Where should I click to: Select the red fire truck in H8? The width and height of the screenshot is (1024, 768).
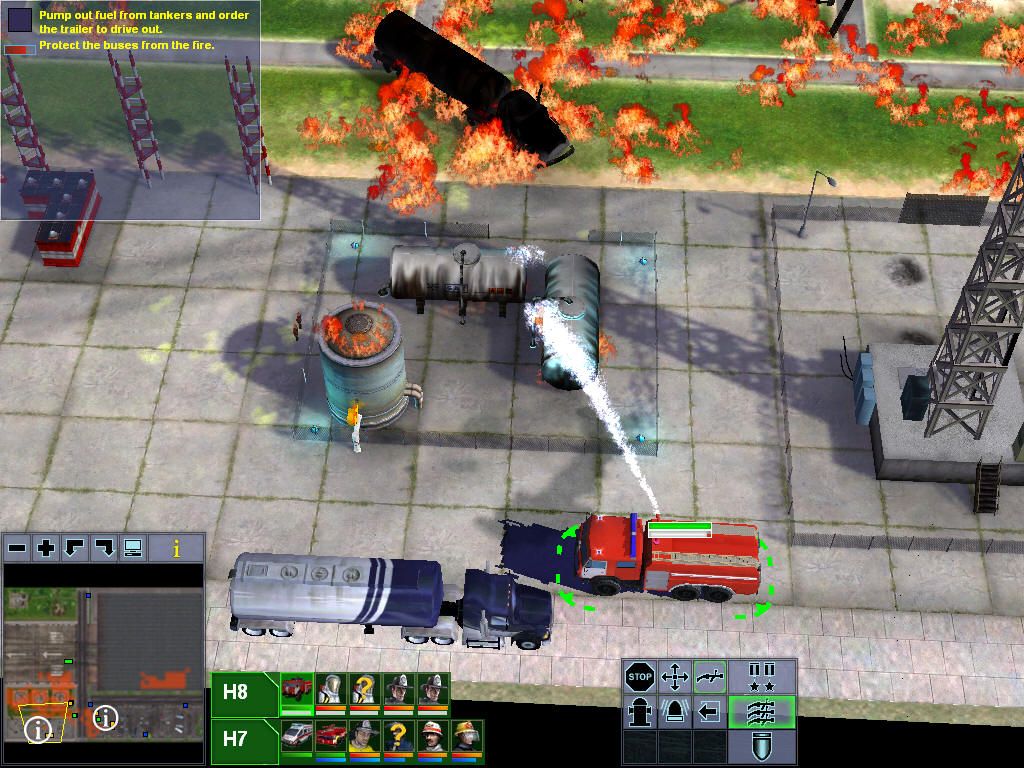pyautogui.click(x=297, y=690)
